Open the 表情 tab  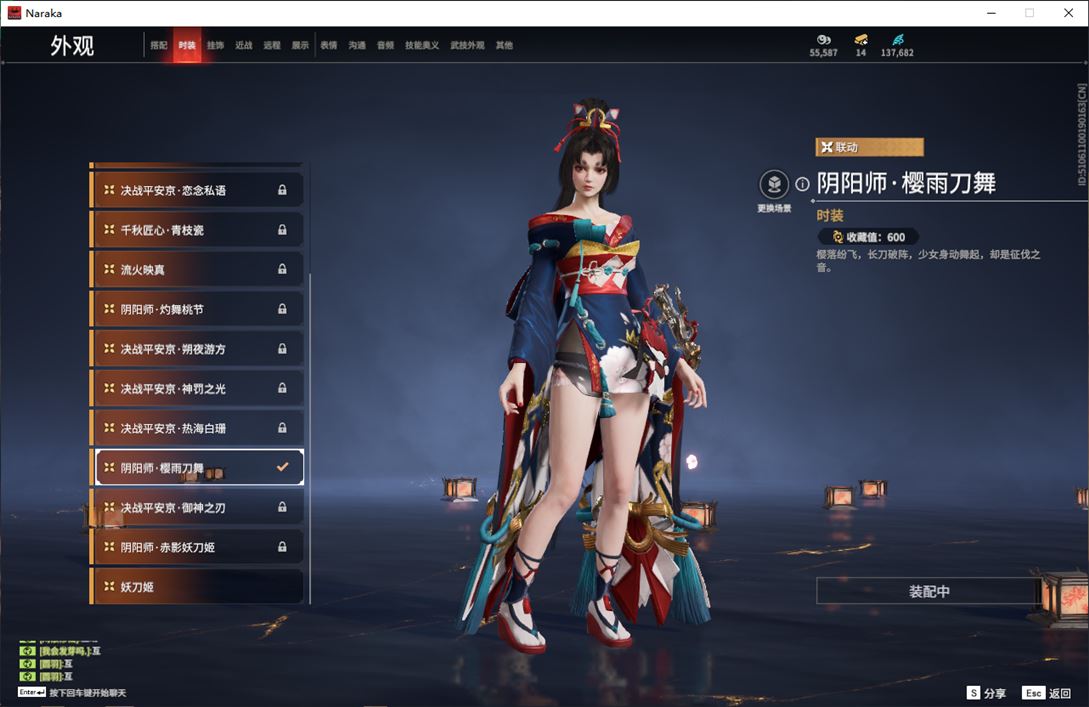[328, 45]
